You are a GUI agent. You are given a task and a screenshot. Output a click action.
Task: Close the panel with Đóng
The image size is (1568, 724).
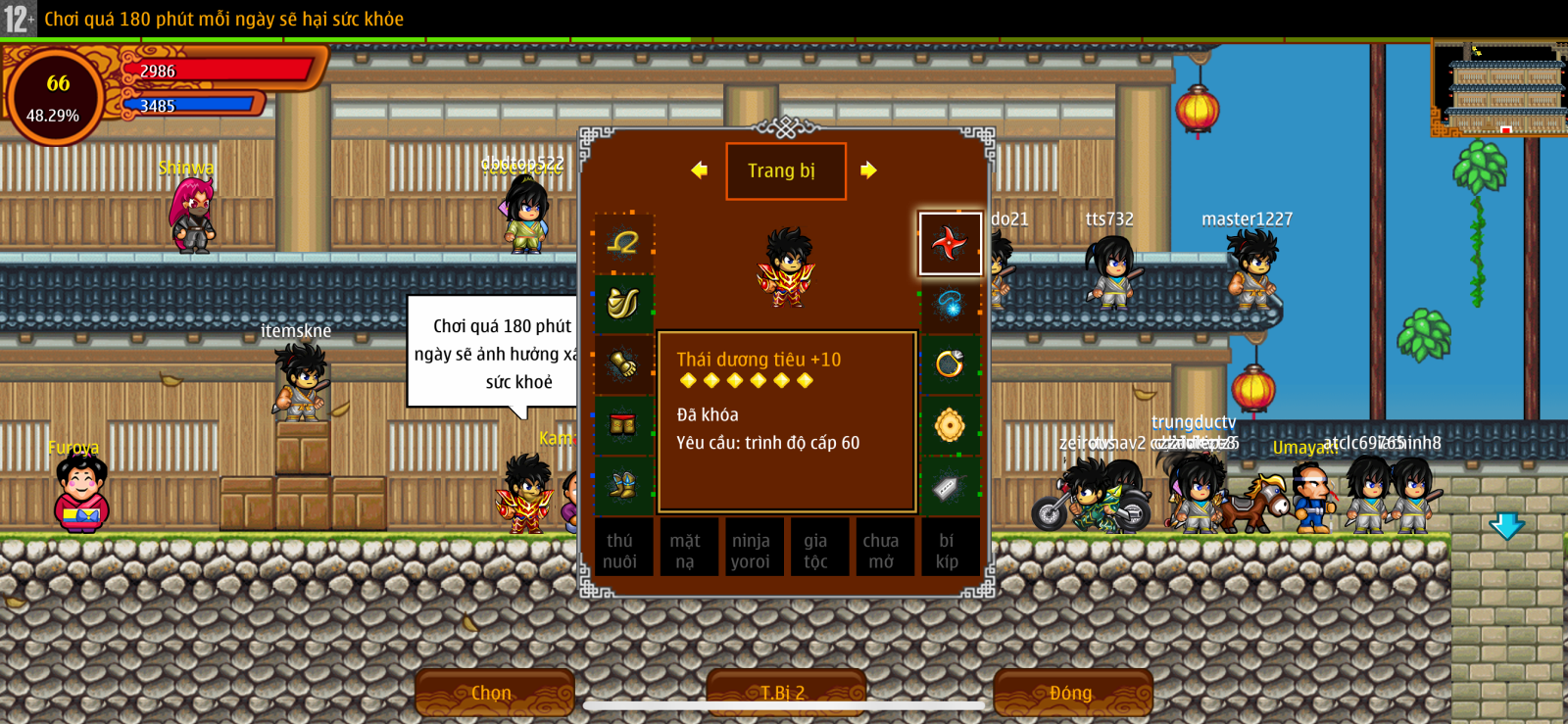tap(1071, 693)
